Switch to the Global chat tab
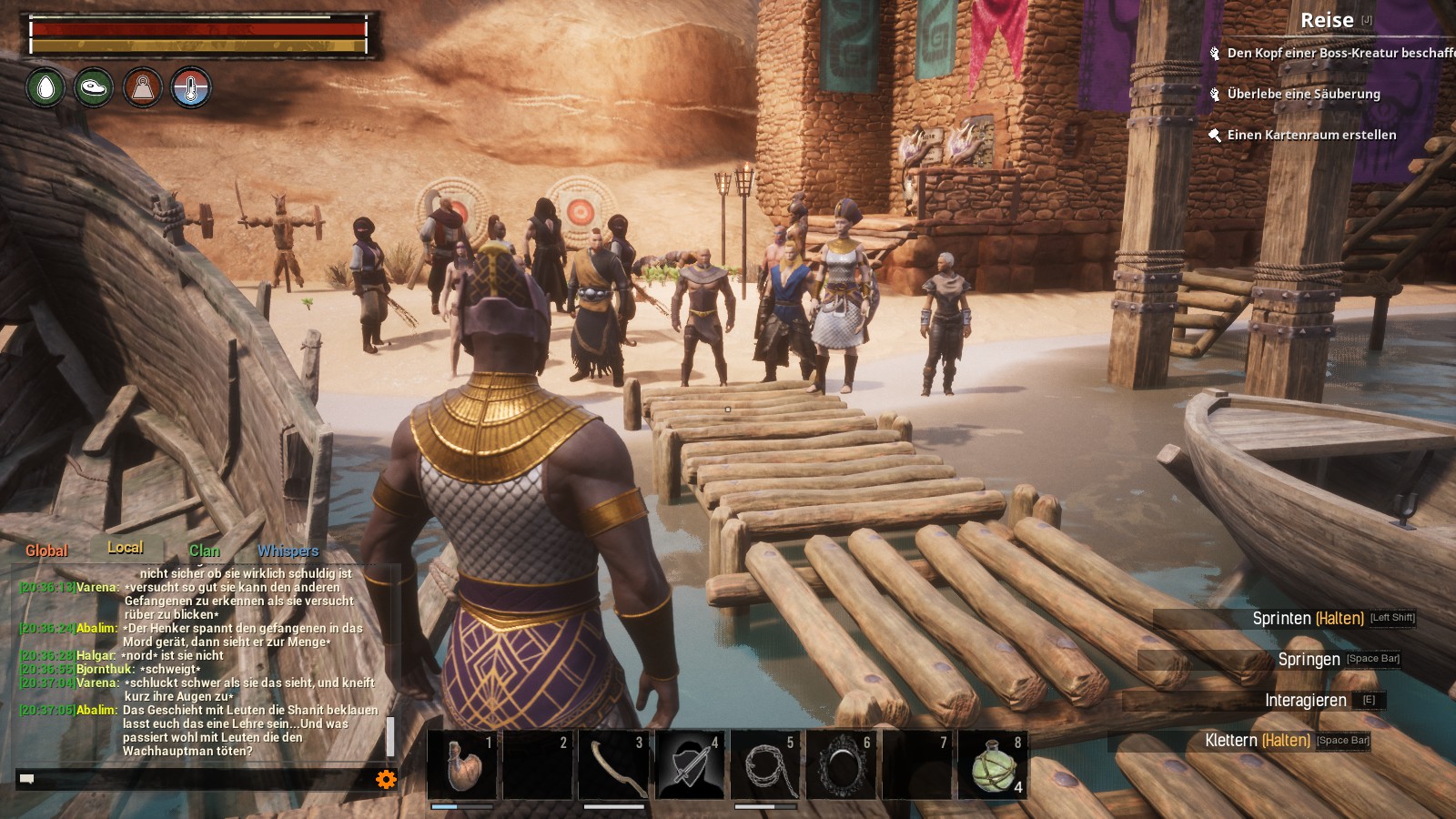Screen dimensions: 1456x819 46,551
